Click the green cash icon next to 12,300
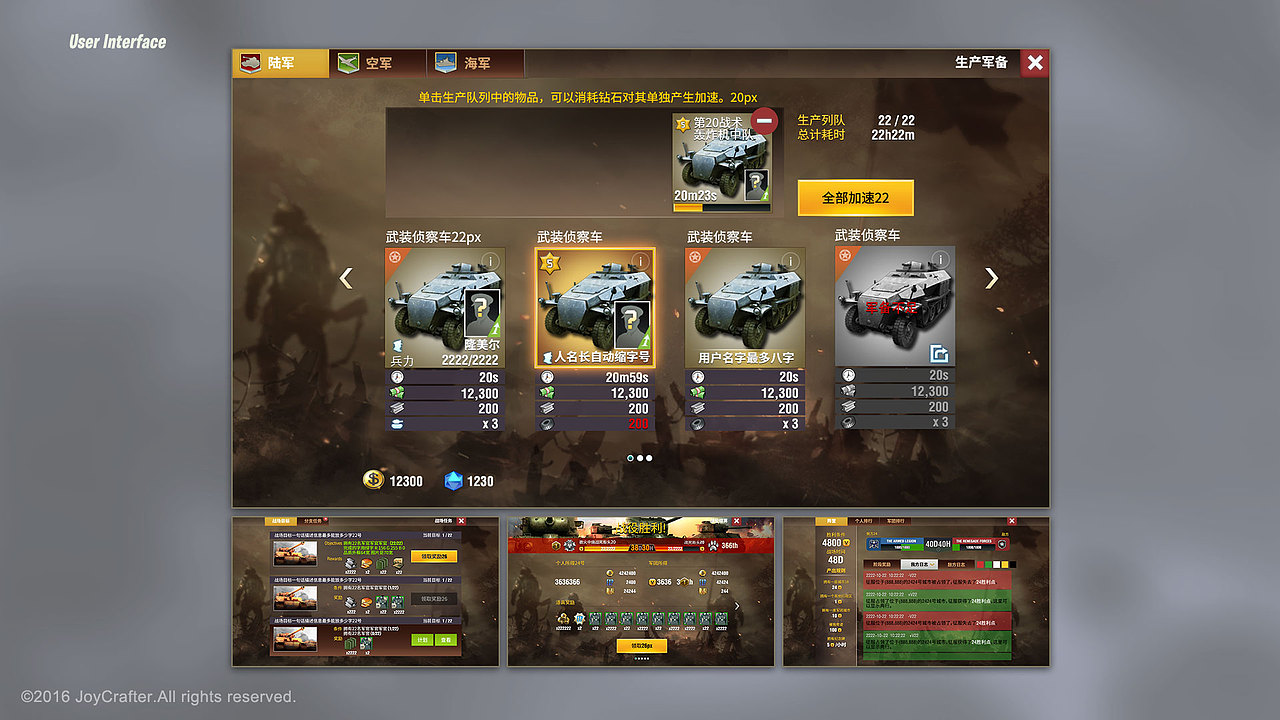This screenshot has width=1280, height=720. click(x=547, y=394)
